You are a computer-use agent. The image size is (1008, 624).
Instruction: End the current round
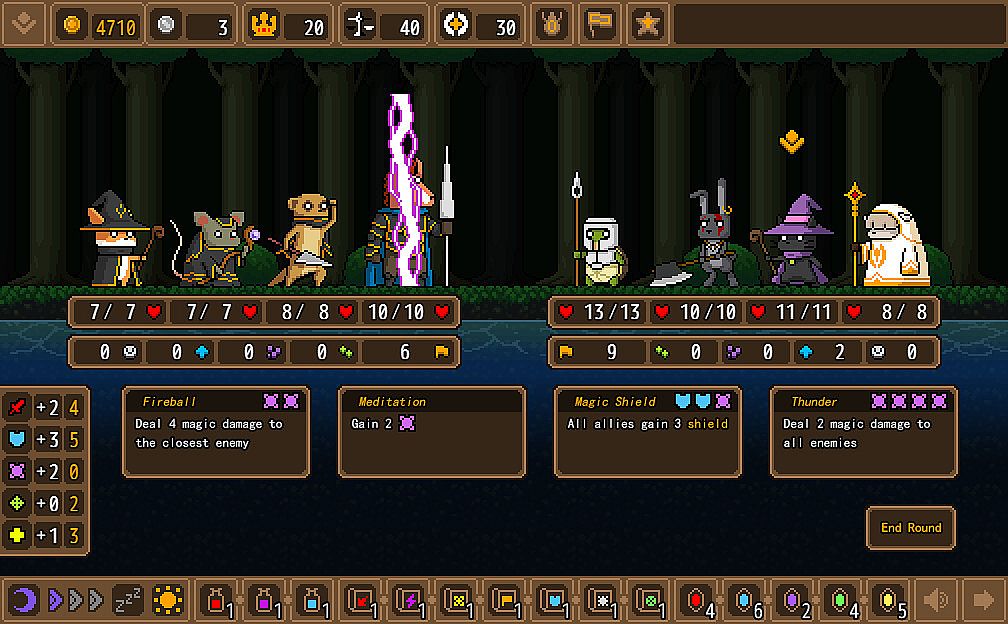coord(911,528)
